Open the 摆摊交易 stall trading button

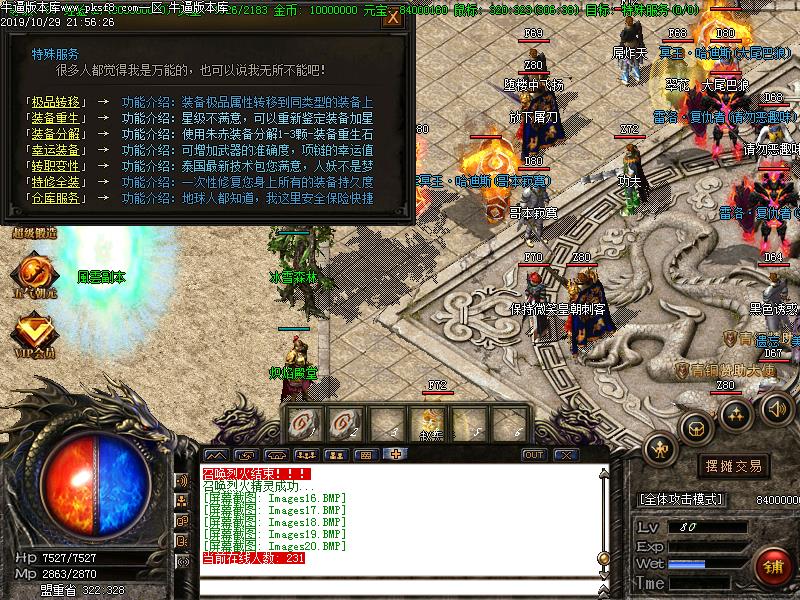coord(735,466)
